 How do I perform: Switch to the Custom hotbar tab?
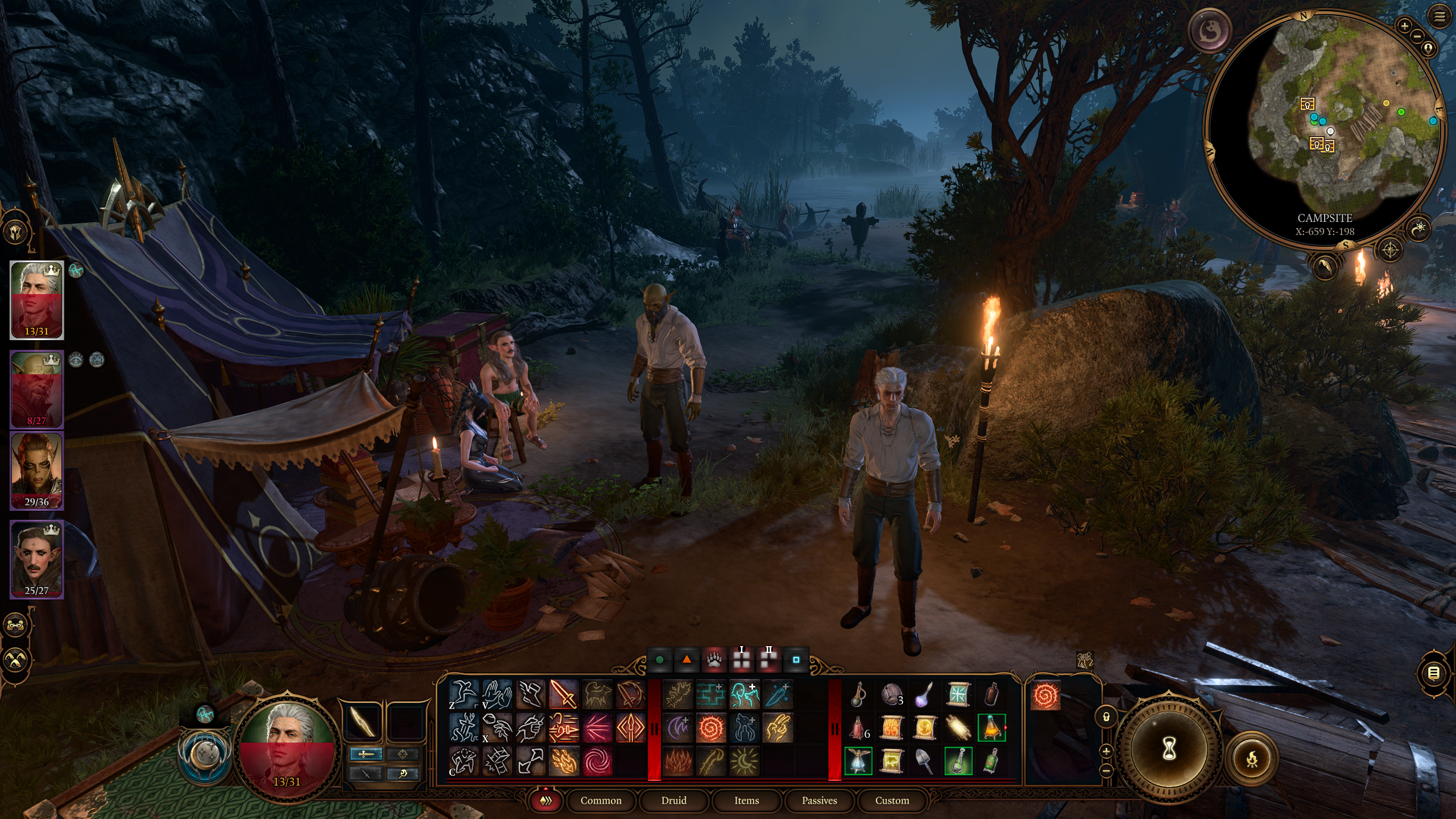(892, 800)
